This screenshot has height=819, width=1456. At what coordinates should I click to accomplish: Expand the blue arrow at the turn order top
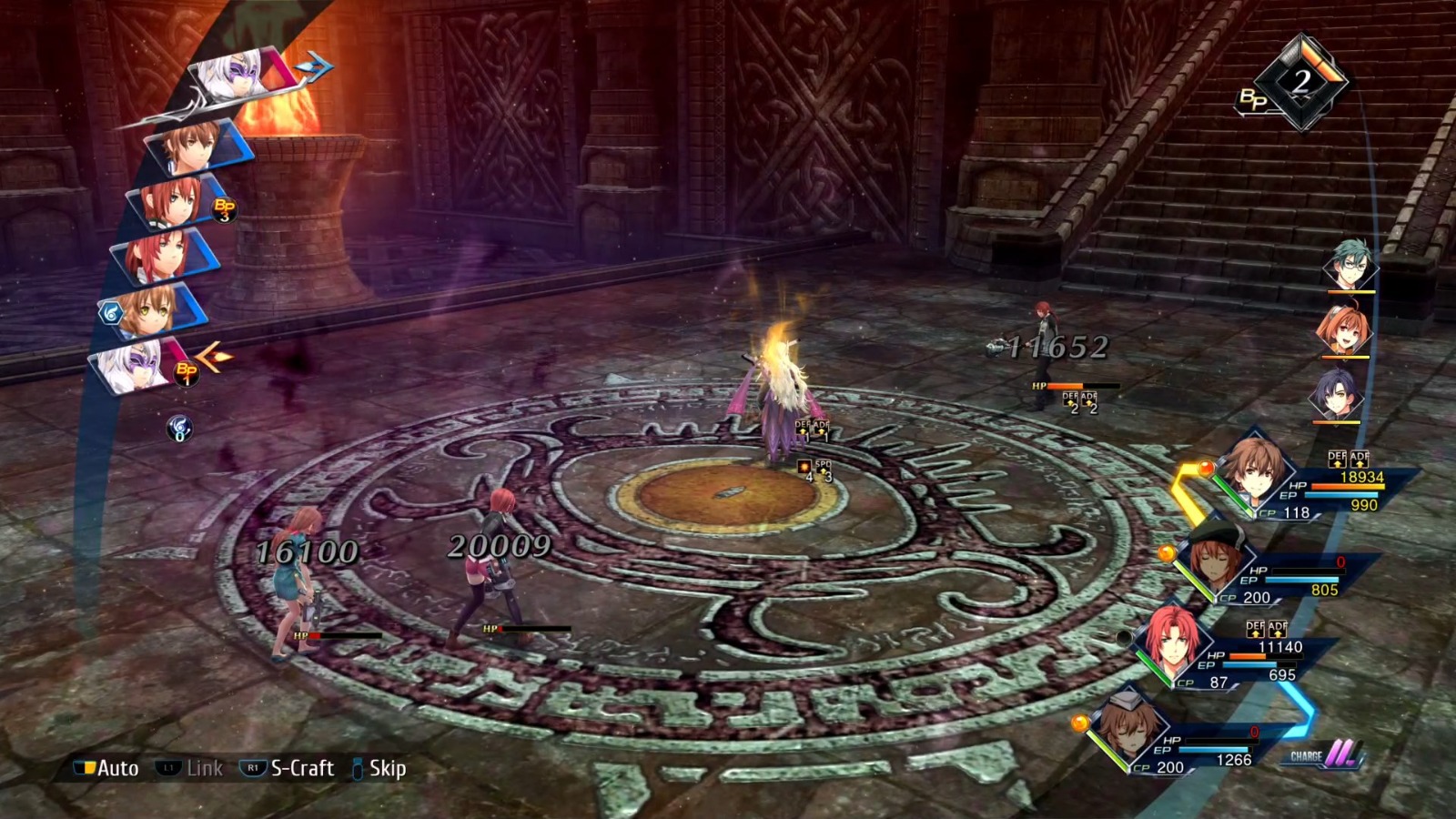[x=311, y=66]
